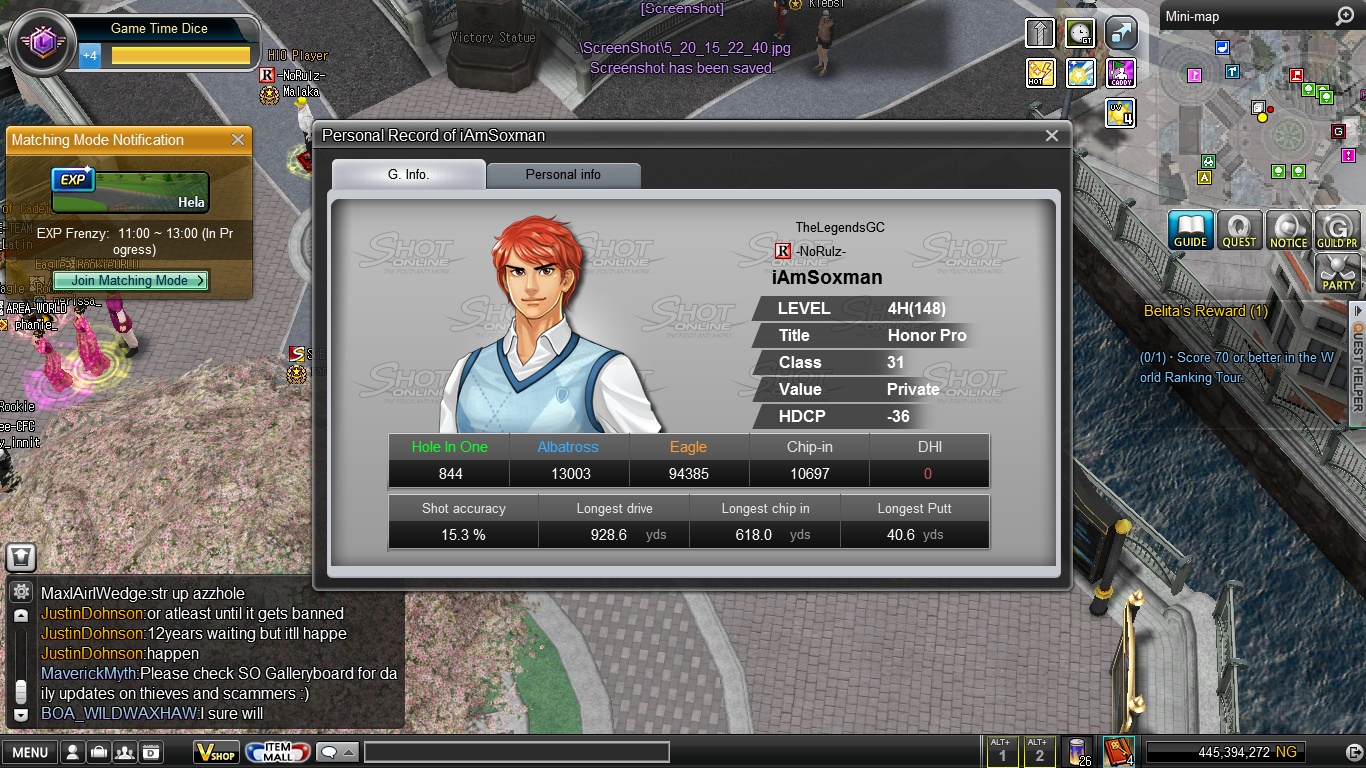Close the Personal Record window

pyautogui.click(x=1051, y=136)
